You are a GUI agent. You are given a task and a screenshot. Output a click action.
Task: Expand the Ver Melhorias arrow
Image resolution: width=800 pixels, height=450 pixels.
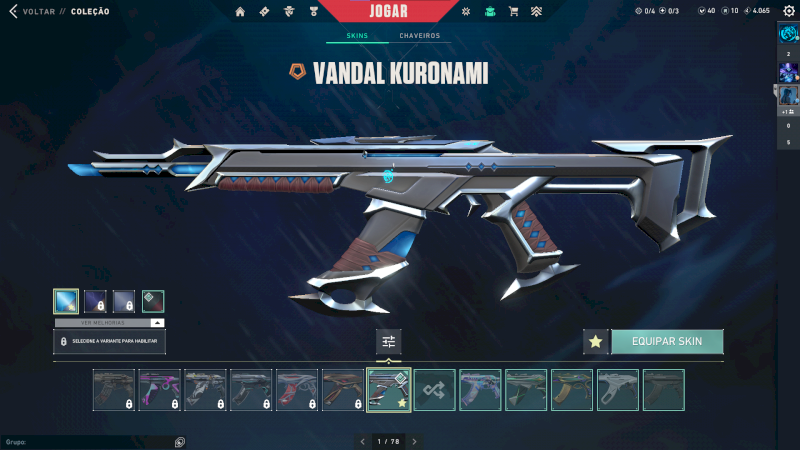(157, 323)
